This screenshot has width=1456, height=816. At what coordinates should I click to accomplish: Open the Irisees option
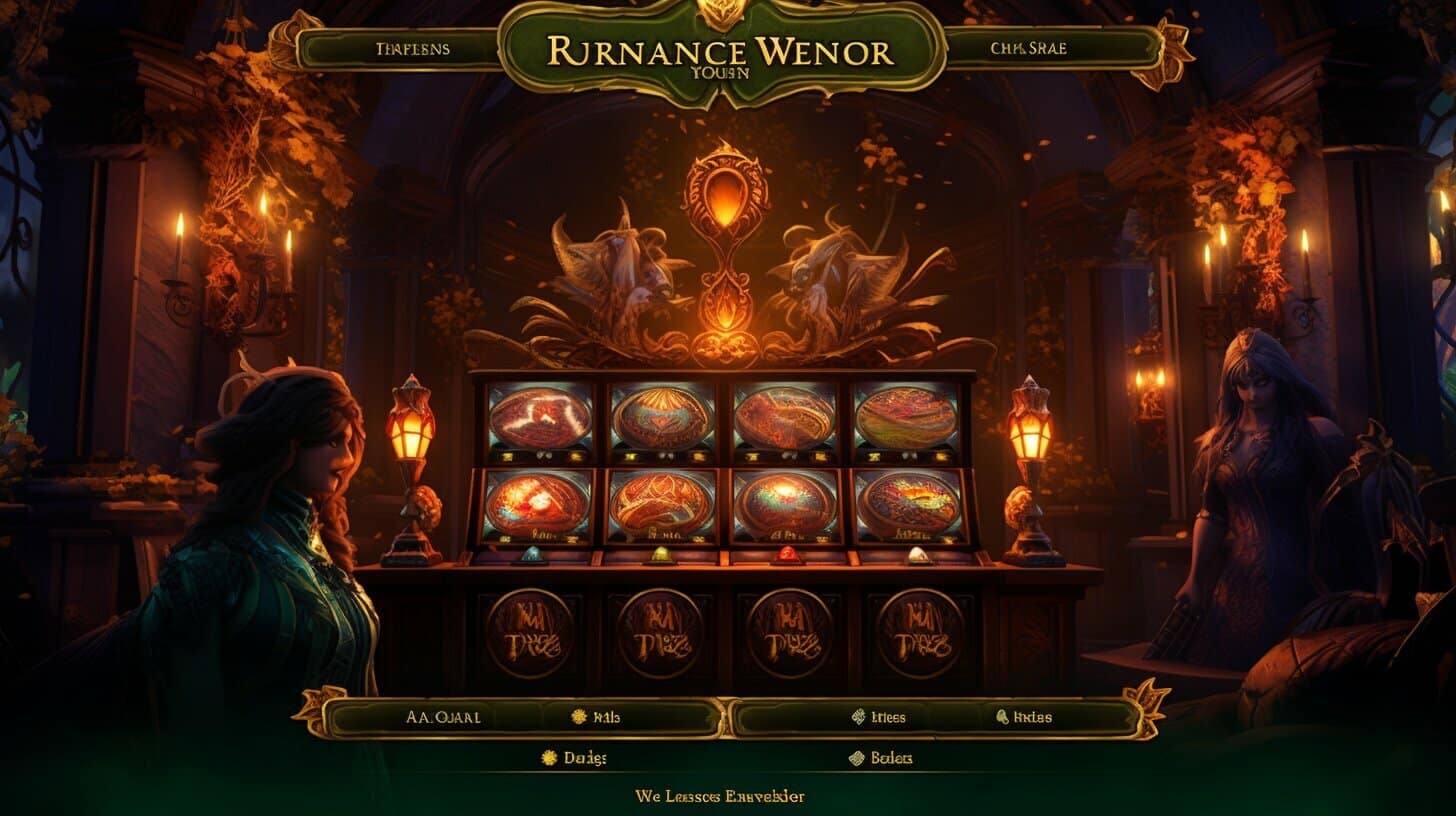pyautogui.click(x=878, y=717)
